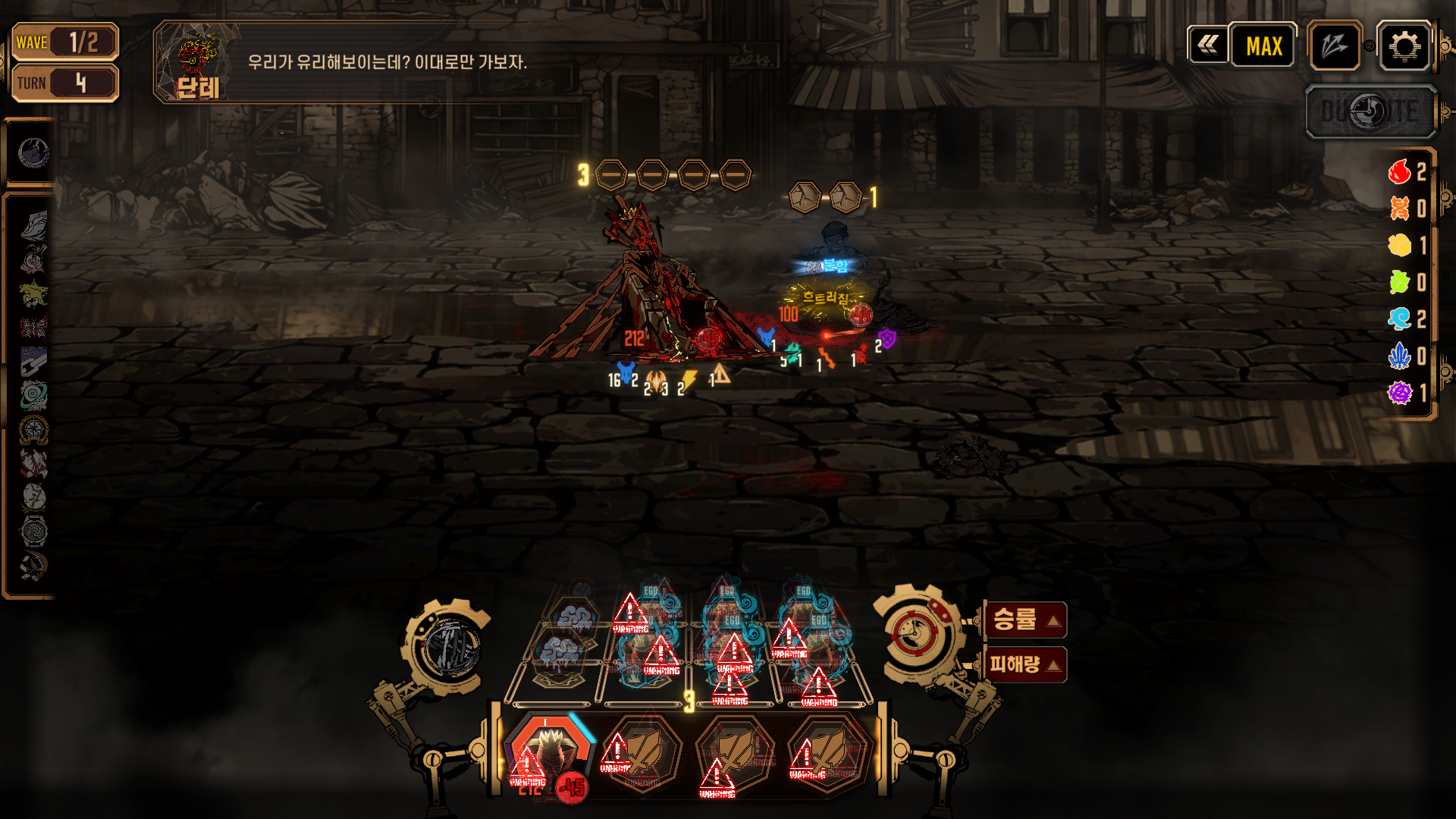Click the red clock gear start button
1456x819 pixels.
[915, 634]
